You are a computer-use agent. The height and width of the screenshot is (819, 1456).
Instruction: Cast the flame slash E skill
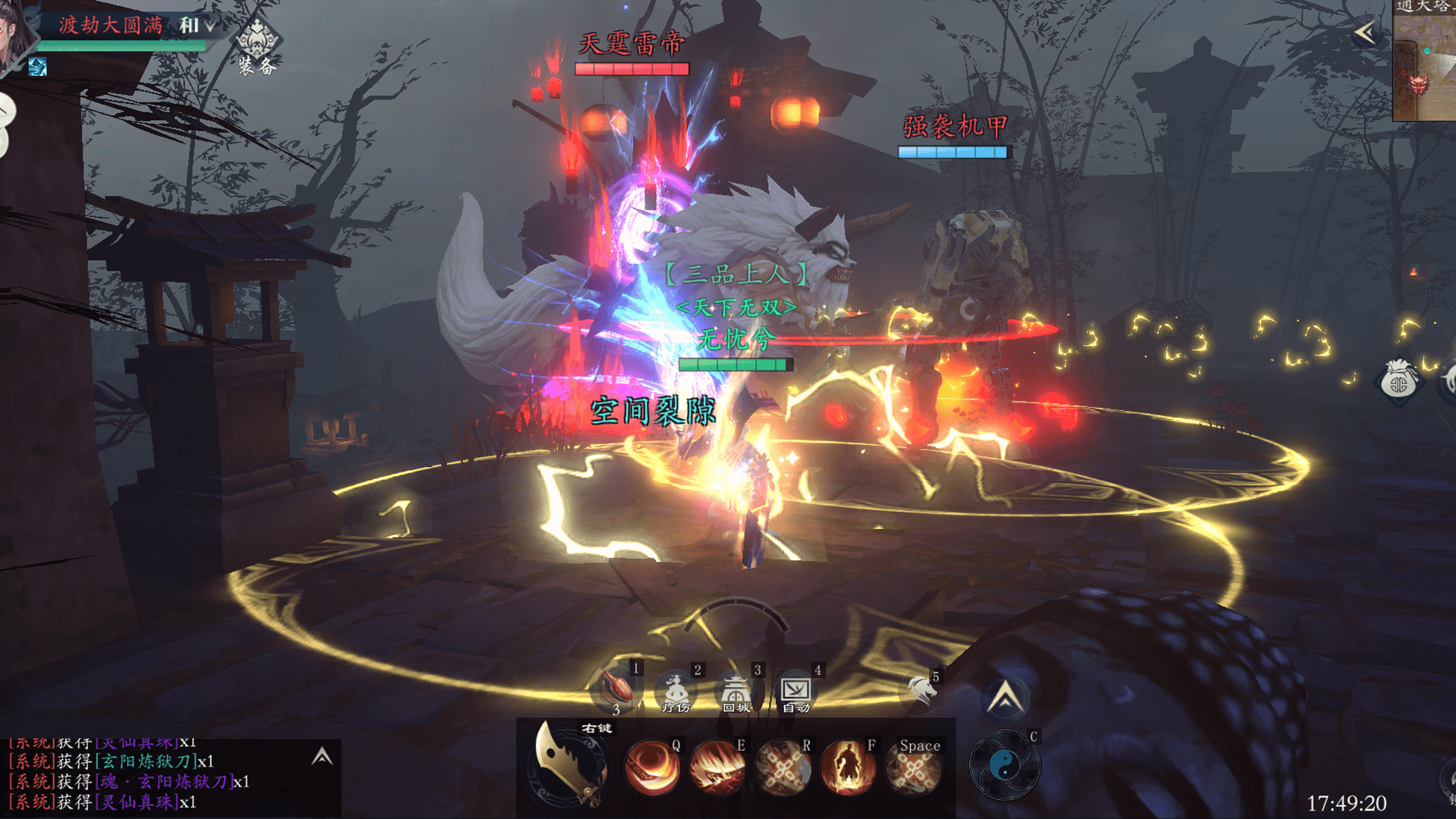[x=717, y=768]
